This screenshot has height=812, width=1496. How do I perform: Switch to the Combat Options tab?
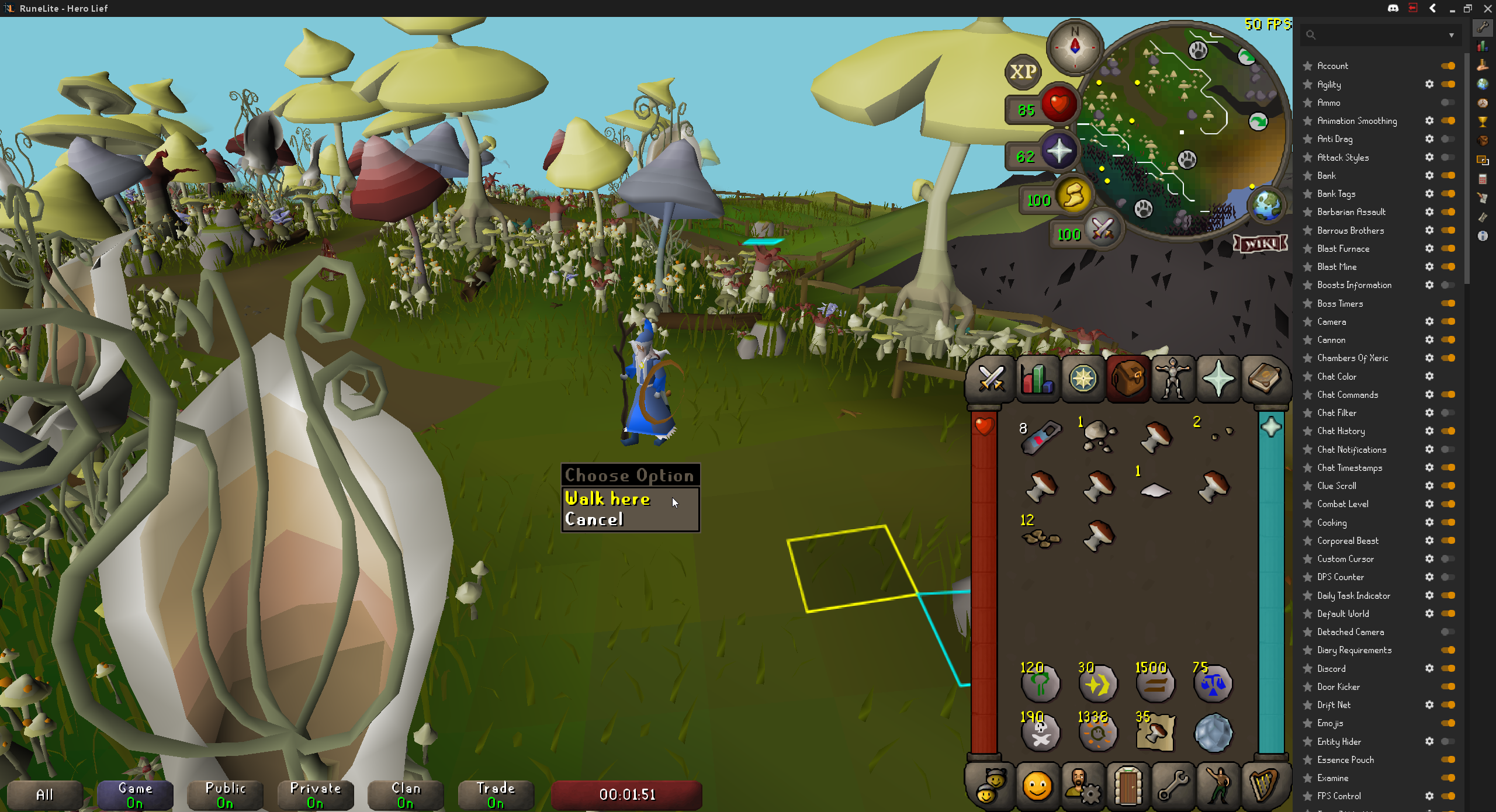click(x=991, y=379)
